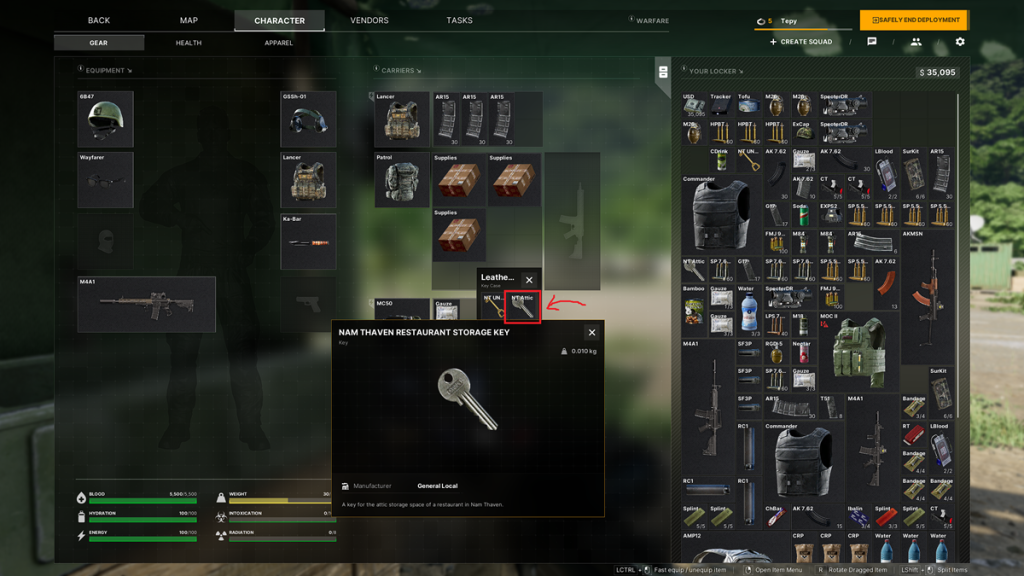This screenshot has width=1024, height=576.
Task: Open the friends list icon
Action: click(x=915, y=42)
